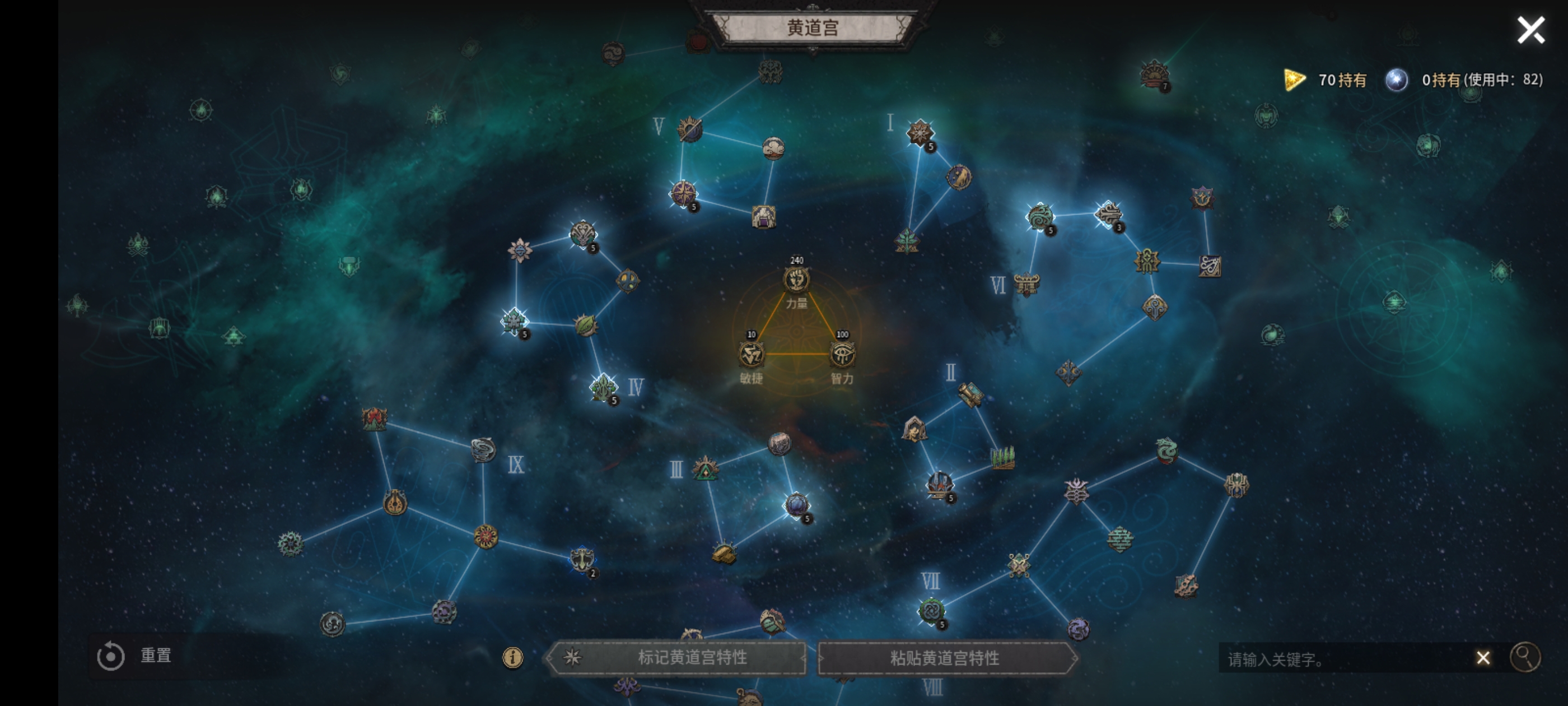Close the 黄道宫 screen
Screen dimensions: 1568x706
1530,30
